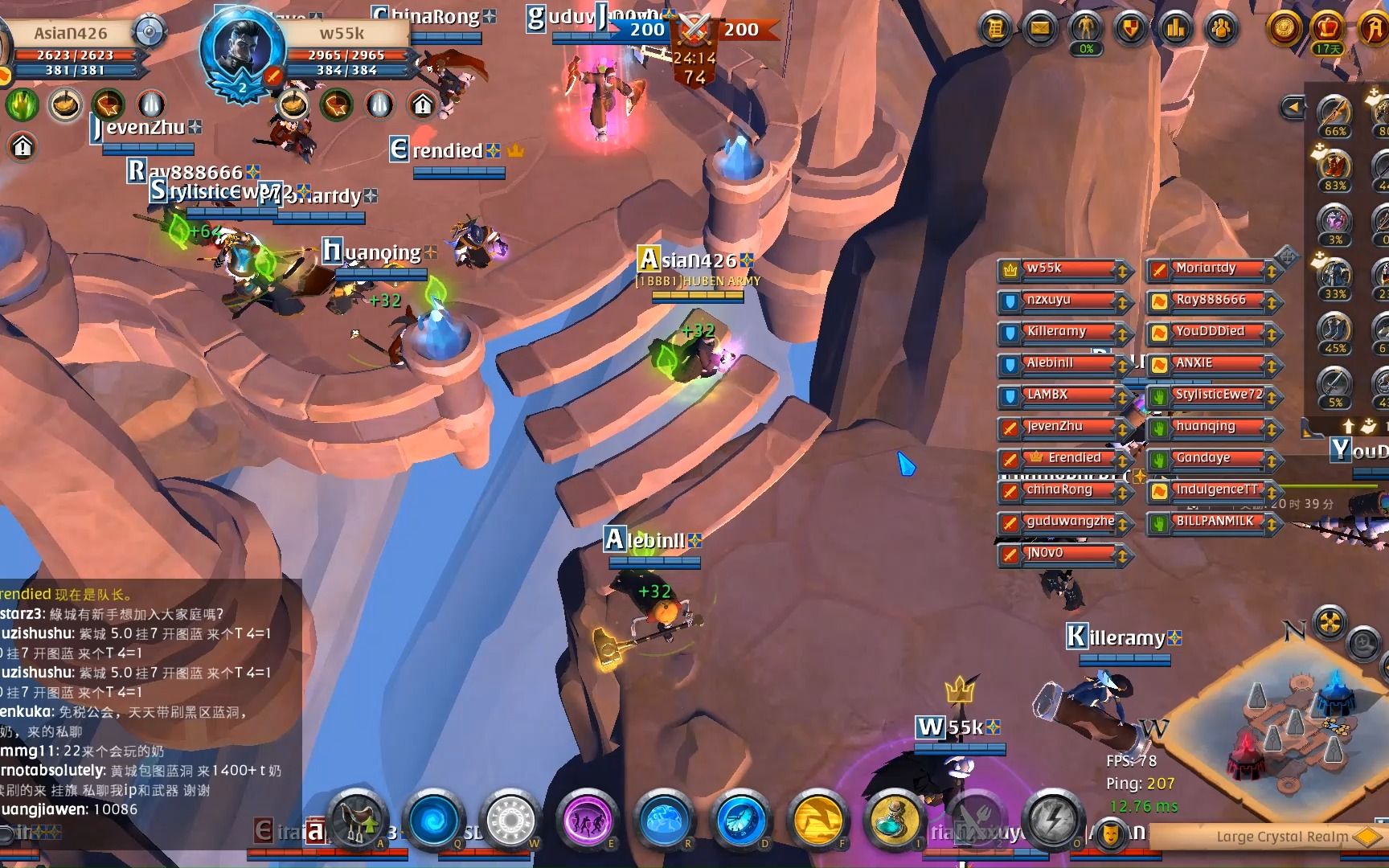The width and height of the screenshot is (1389, 868).
Task: Activate the blue swirl Q ability
Action: [434, 820]
